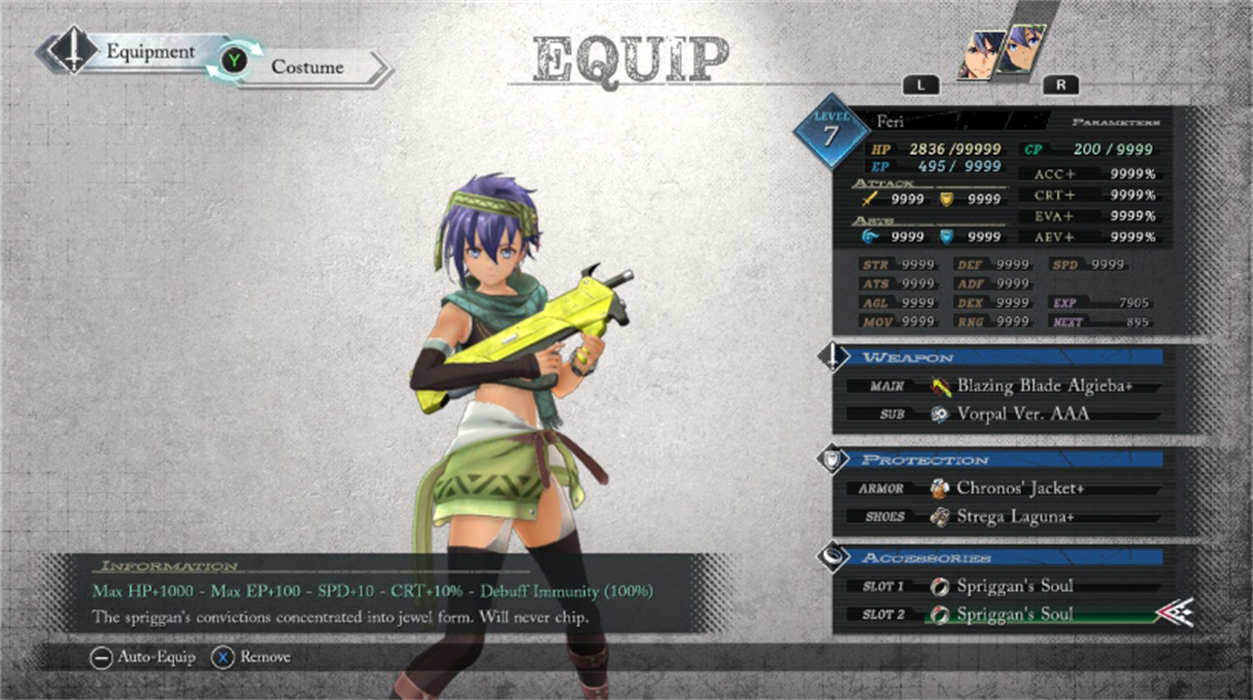Pick the Strega Laguna+ shoes slot

click(x=1014, y=517)
